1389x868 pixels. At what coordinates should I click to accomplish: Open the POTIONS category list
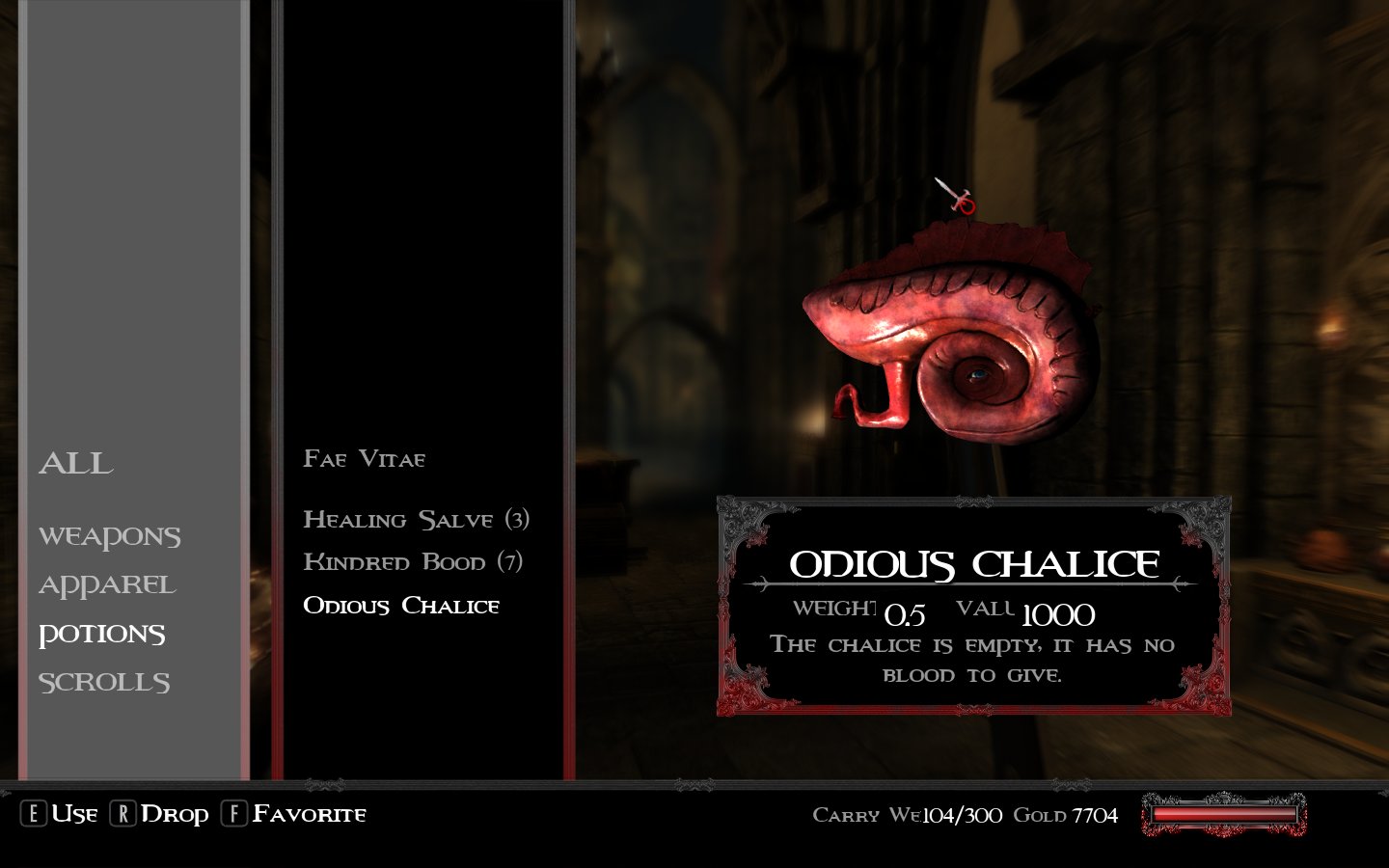click(102, 634)
